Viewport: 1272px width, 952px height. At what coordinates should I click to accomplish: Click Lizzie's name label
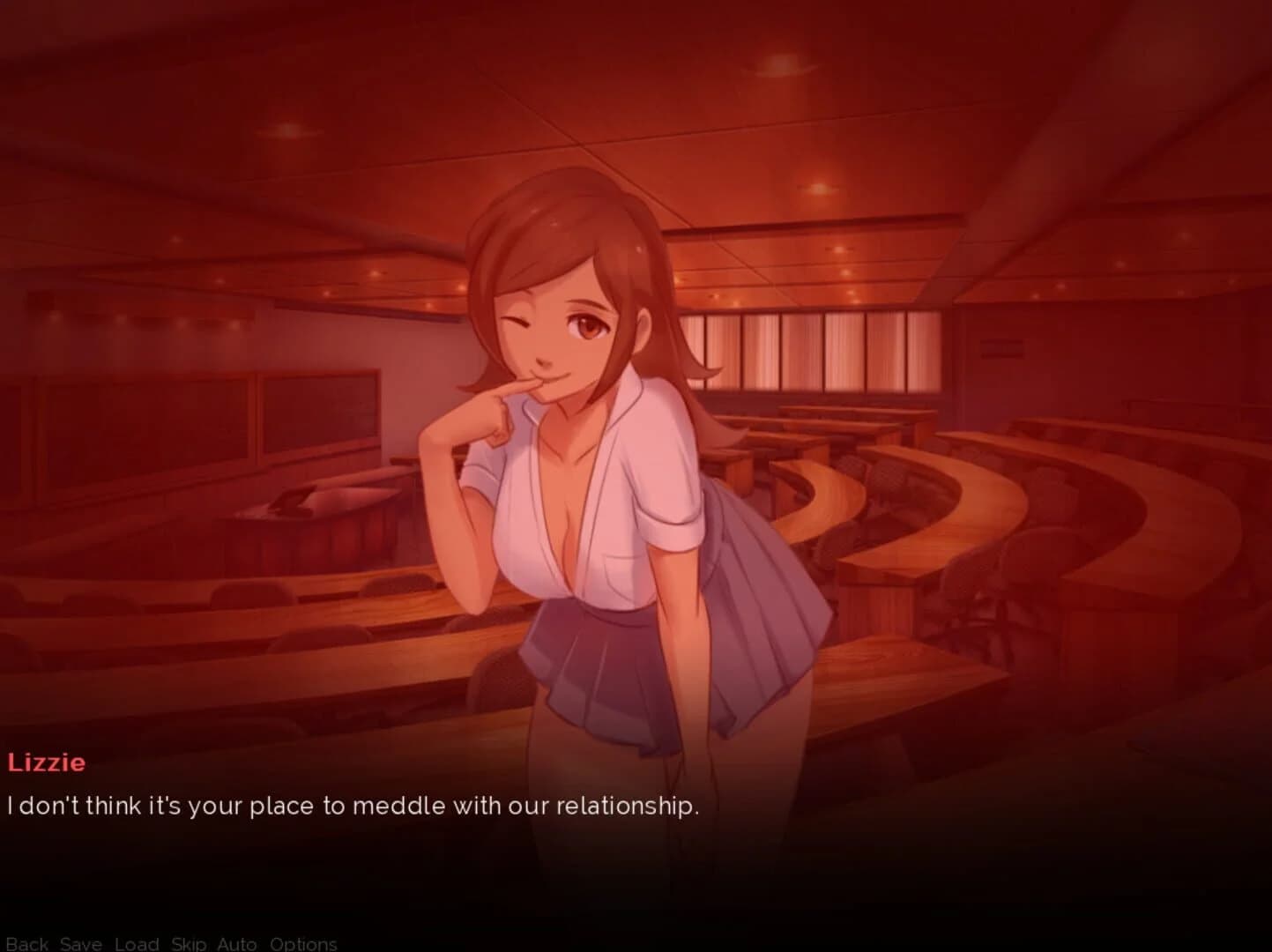coord(47,762)
